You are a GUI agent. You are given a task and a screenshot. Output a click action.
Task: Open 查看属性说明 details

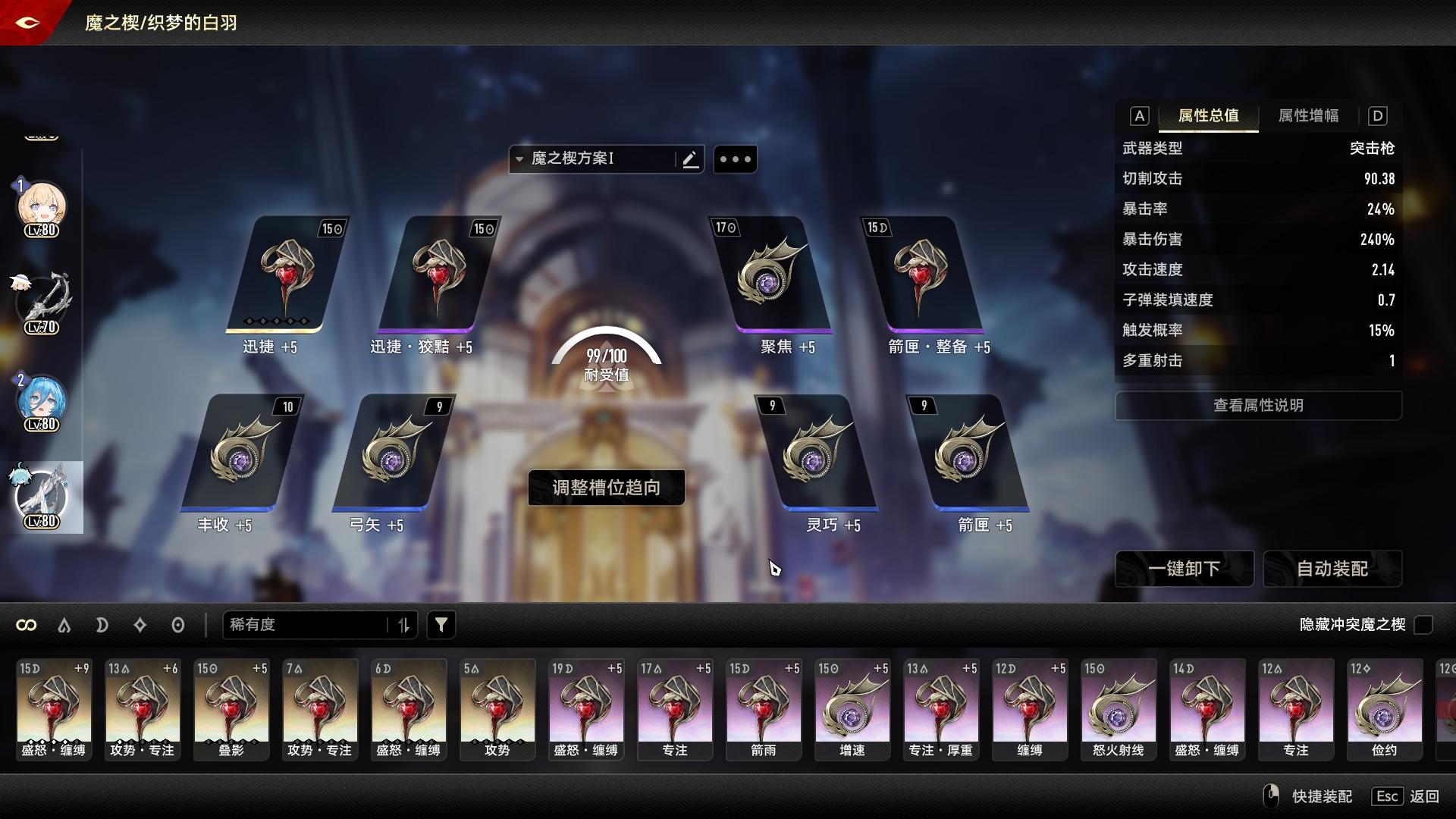1258,406
